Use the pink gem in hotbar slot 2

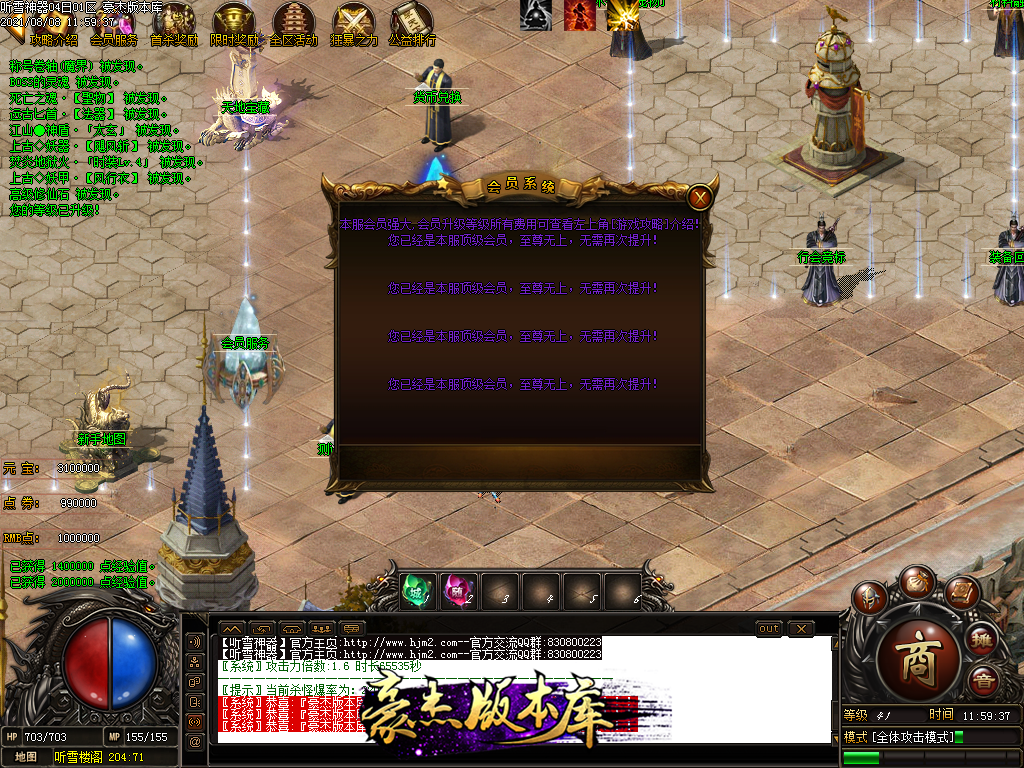point(459,591)
